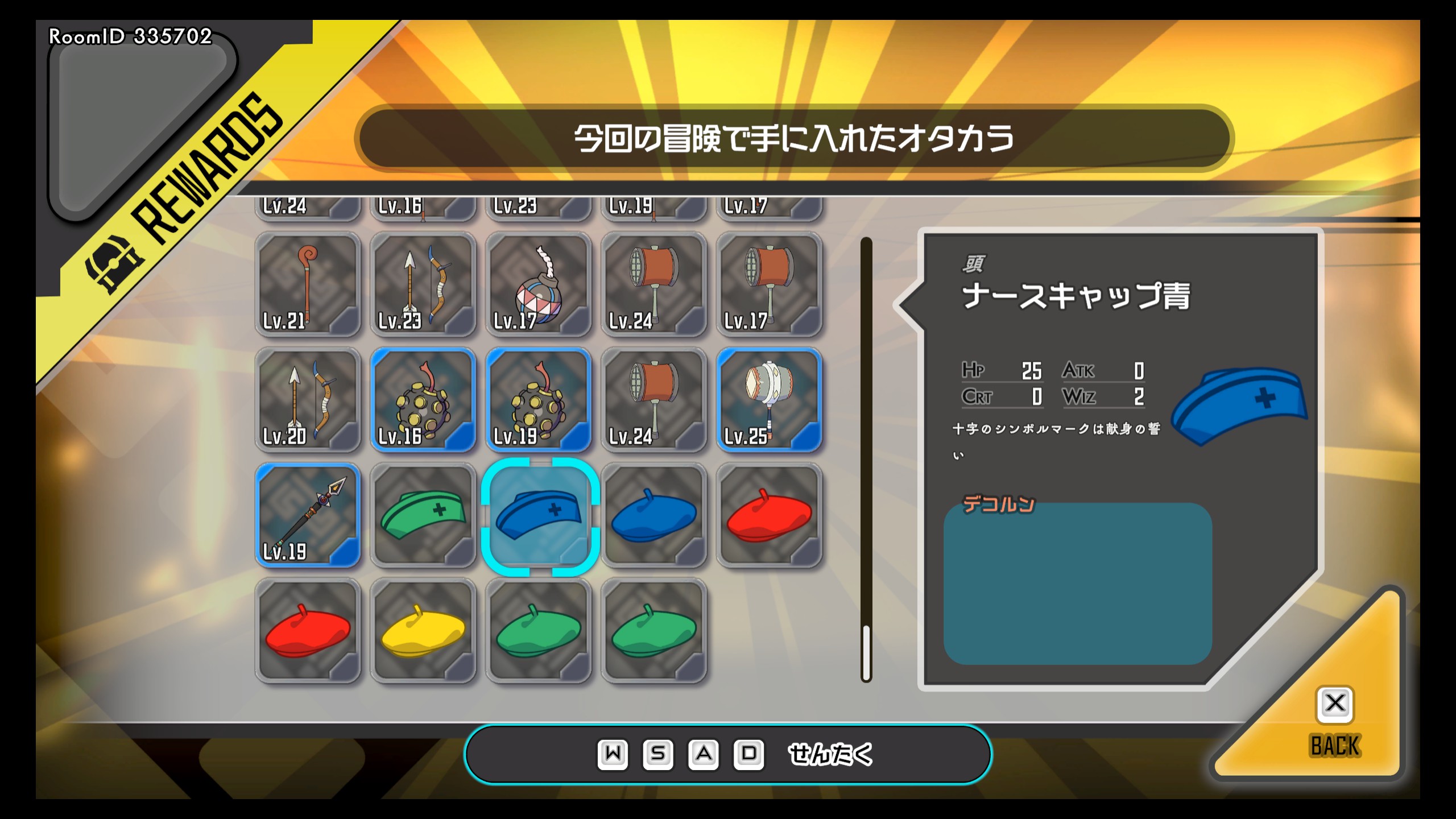Choose the yellow beret
This screenshot has height=819, width=1456.
(x=423, y=631)
